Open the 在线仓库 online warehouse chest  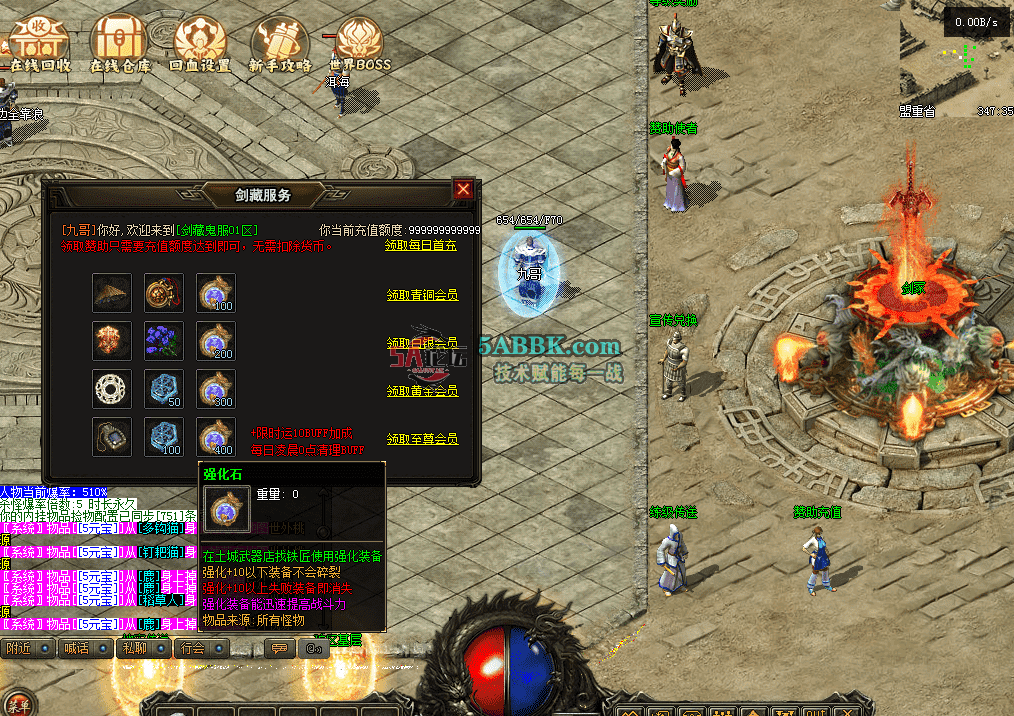pos(120,42)
